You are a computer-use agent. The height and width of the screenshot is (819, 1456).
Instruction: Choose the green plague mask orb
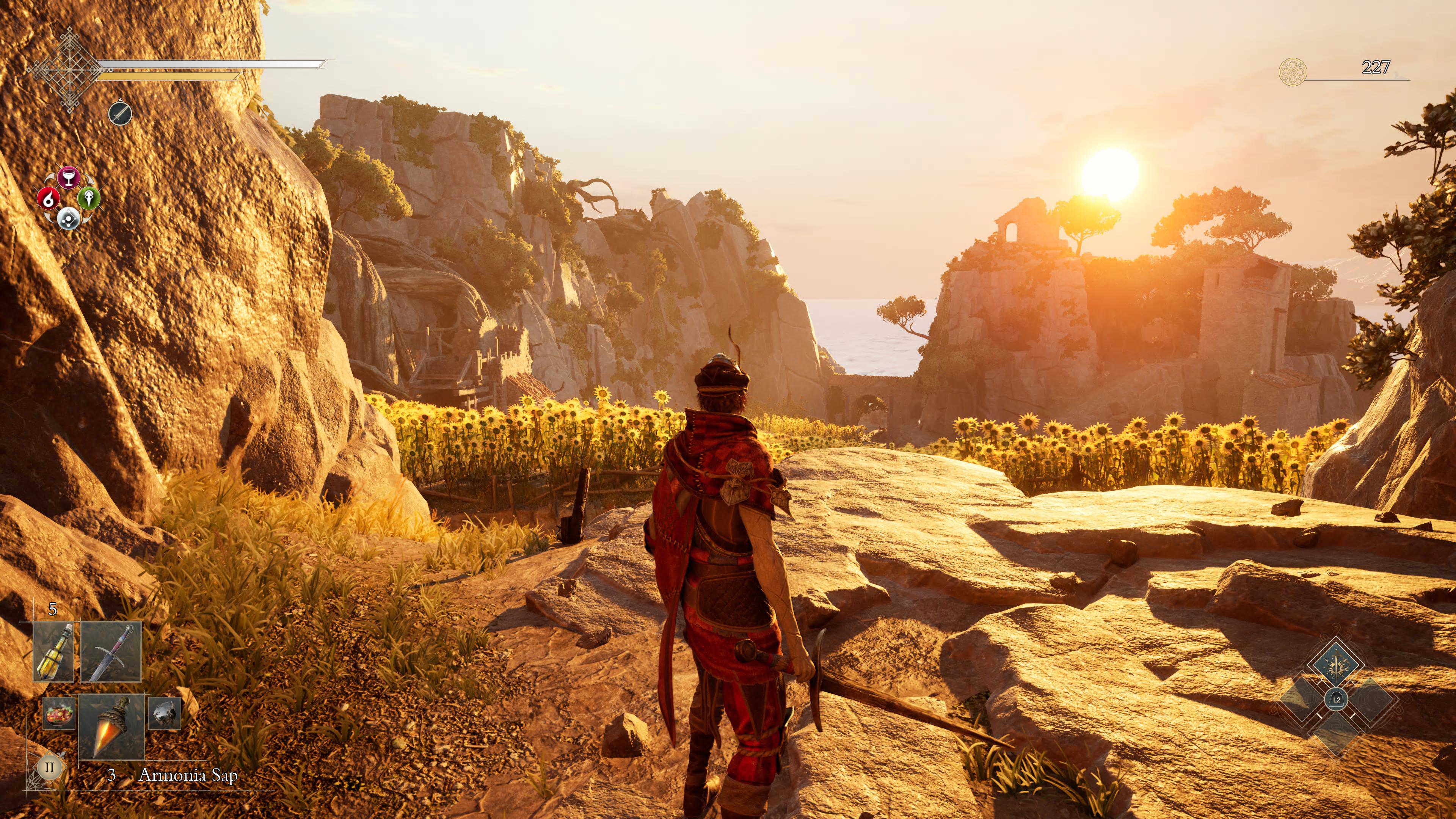89,198
